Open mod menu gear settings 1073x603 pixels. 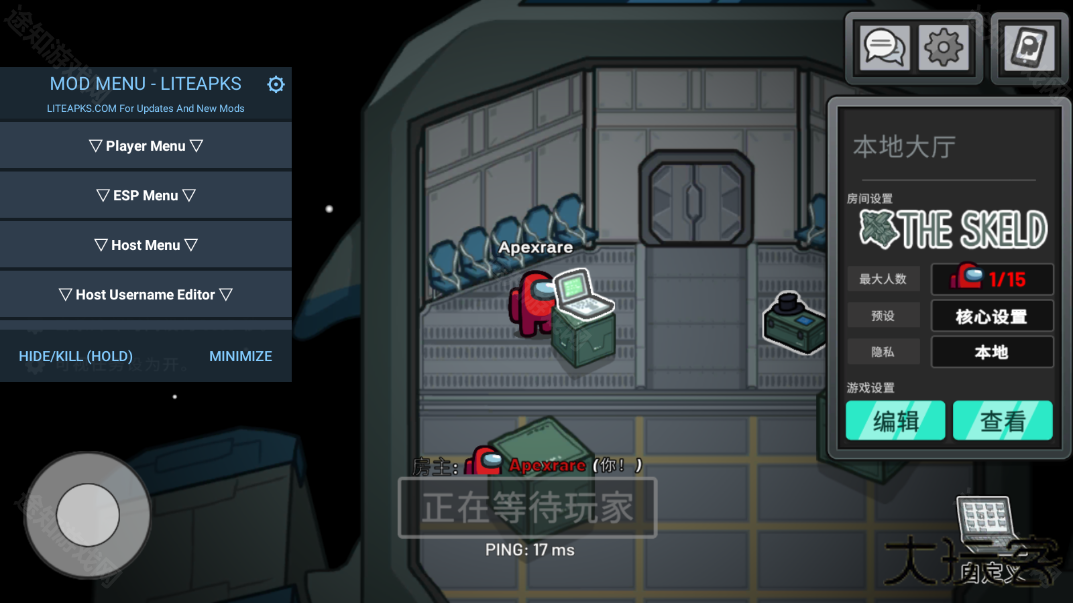click(x=276, y=85)
